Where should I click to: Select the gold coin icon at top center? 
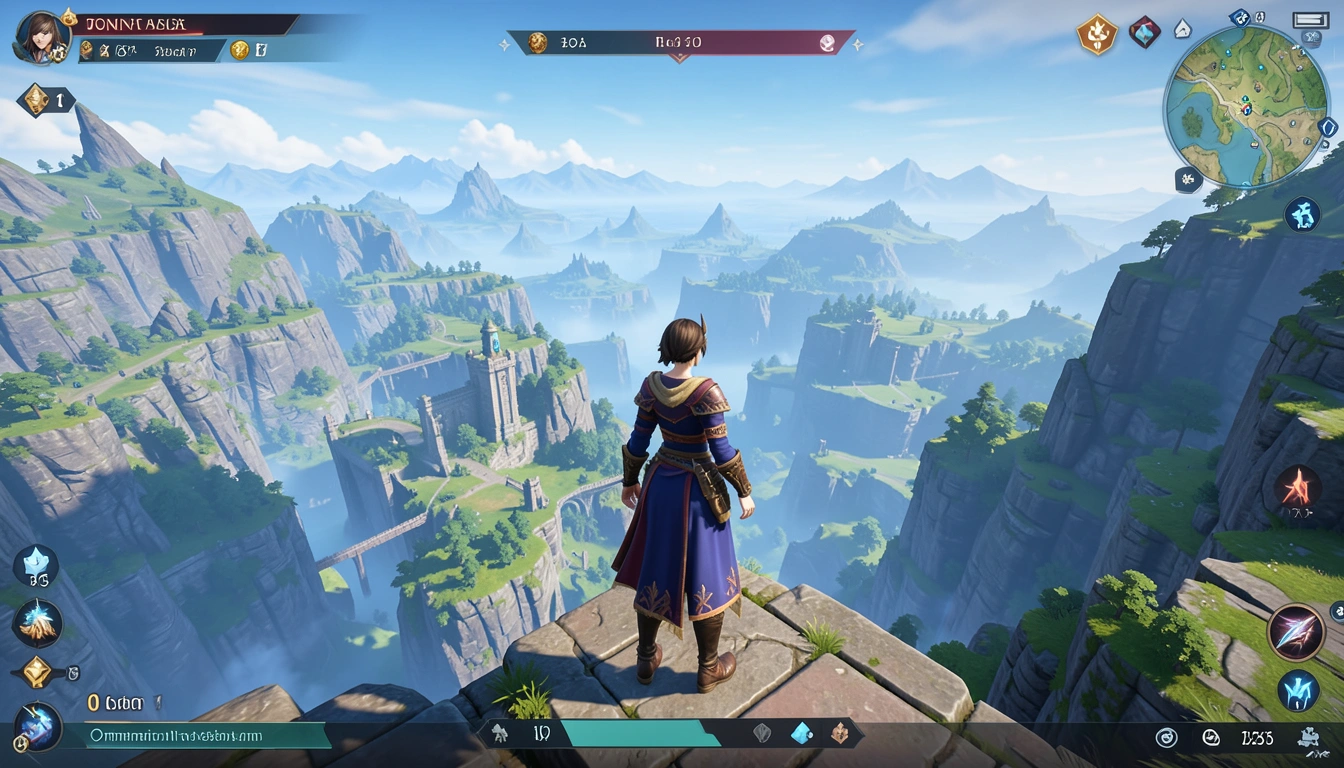click(538, 42)
